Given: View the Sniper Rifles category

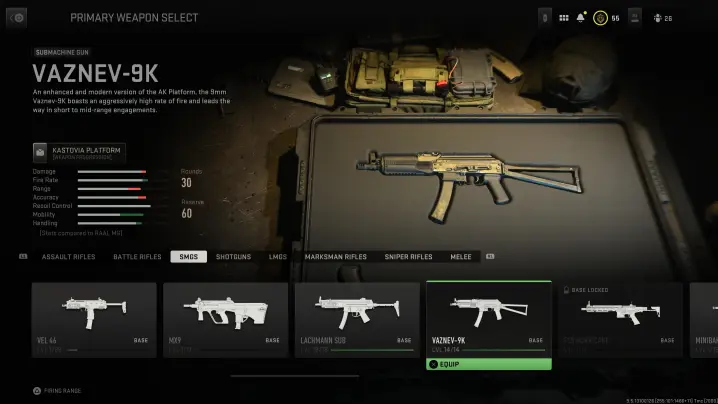Looking at the screenshot, I should pos(409,257).
